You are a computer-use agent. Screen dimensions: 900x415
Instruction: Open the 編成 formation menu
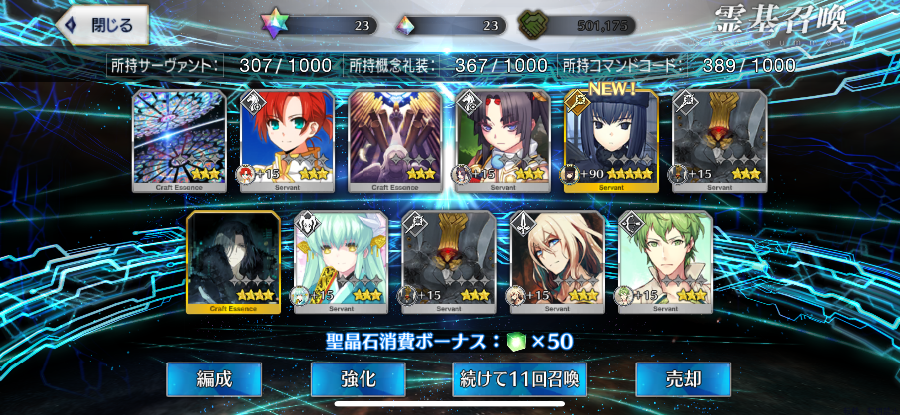point(214,379)
